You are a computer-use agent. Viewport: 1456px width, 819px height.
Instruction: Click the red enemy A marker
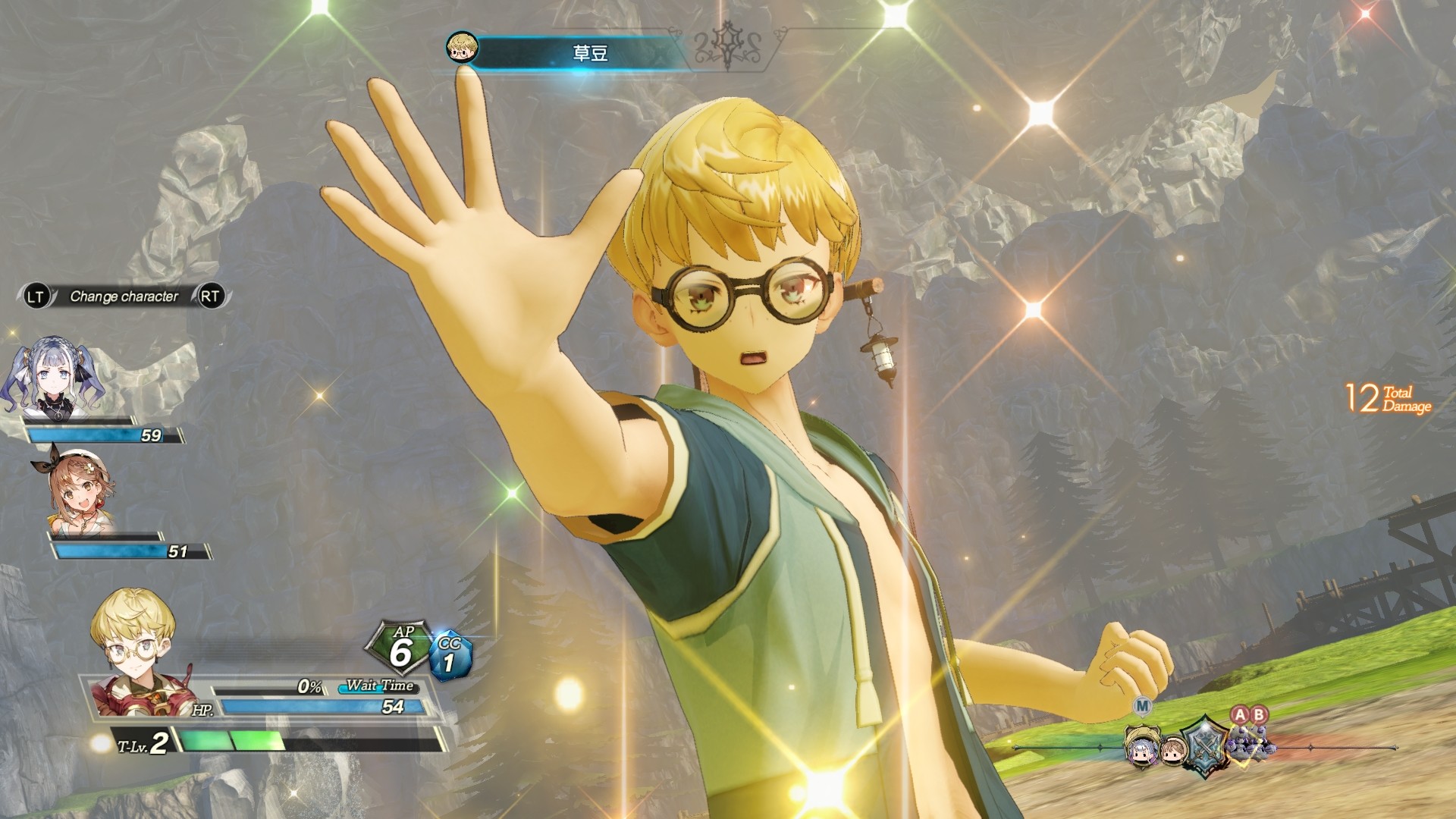click(x=1240, y=714)
